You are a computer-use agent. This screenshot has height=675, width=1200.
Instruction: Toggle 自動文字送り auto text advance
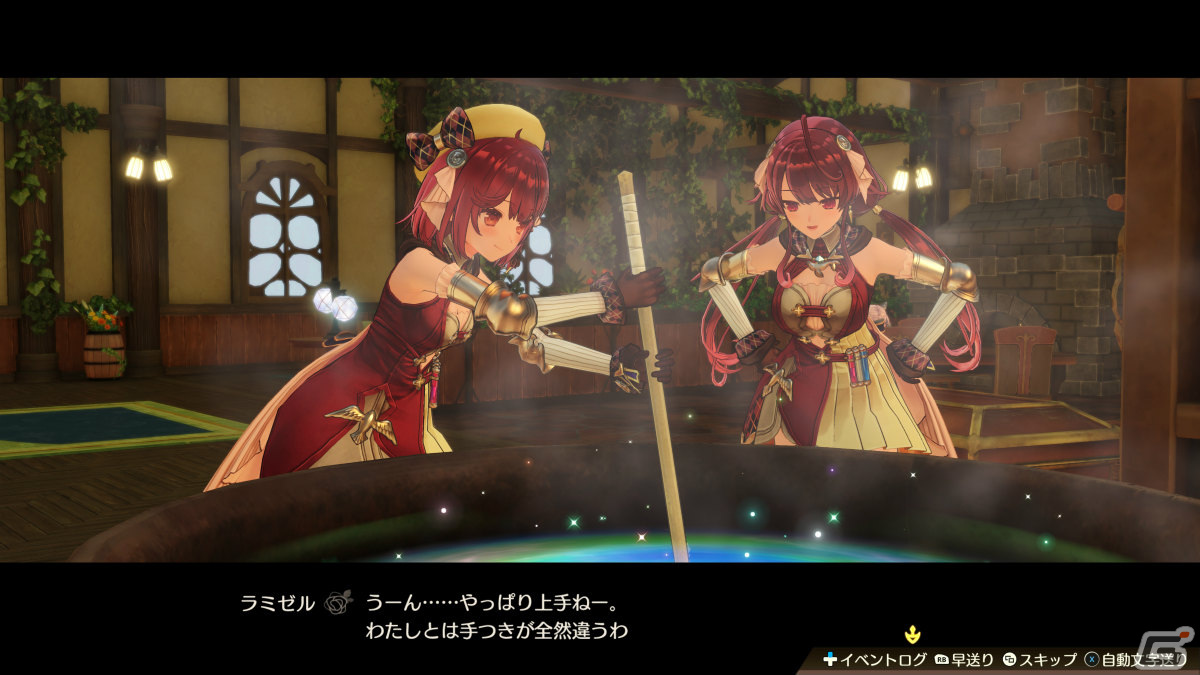(1135, 660)
